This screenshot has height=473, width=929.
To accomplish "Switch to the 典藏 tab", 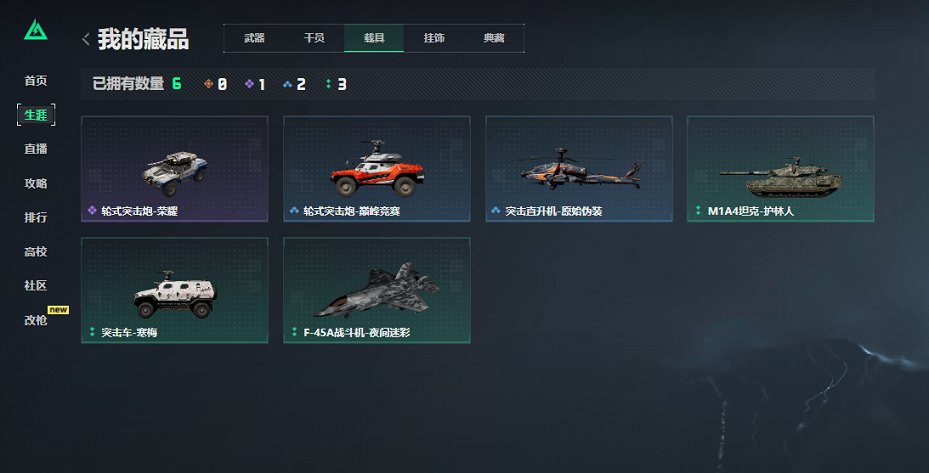I will (x=494, y=38).
